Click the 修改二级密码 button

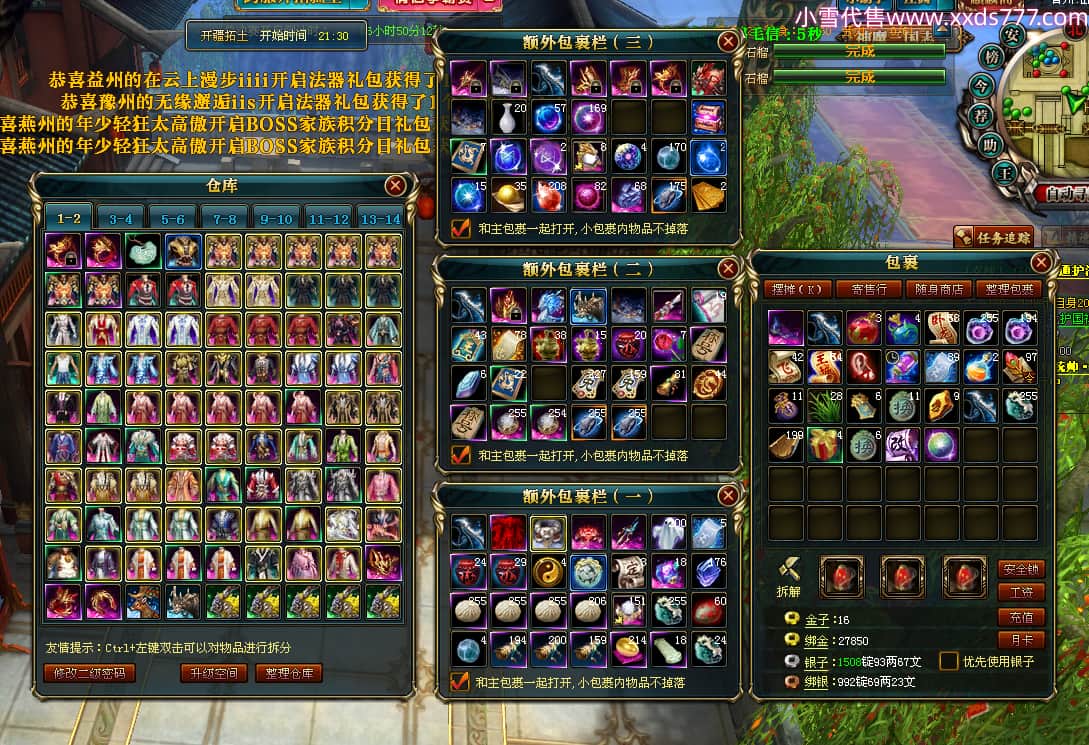pyautogui.click(x=90, y=673)
